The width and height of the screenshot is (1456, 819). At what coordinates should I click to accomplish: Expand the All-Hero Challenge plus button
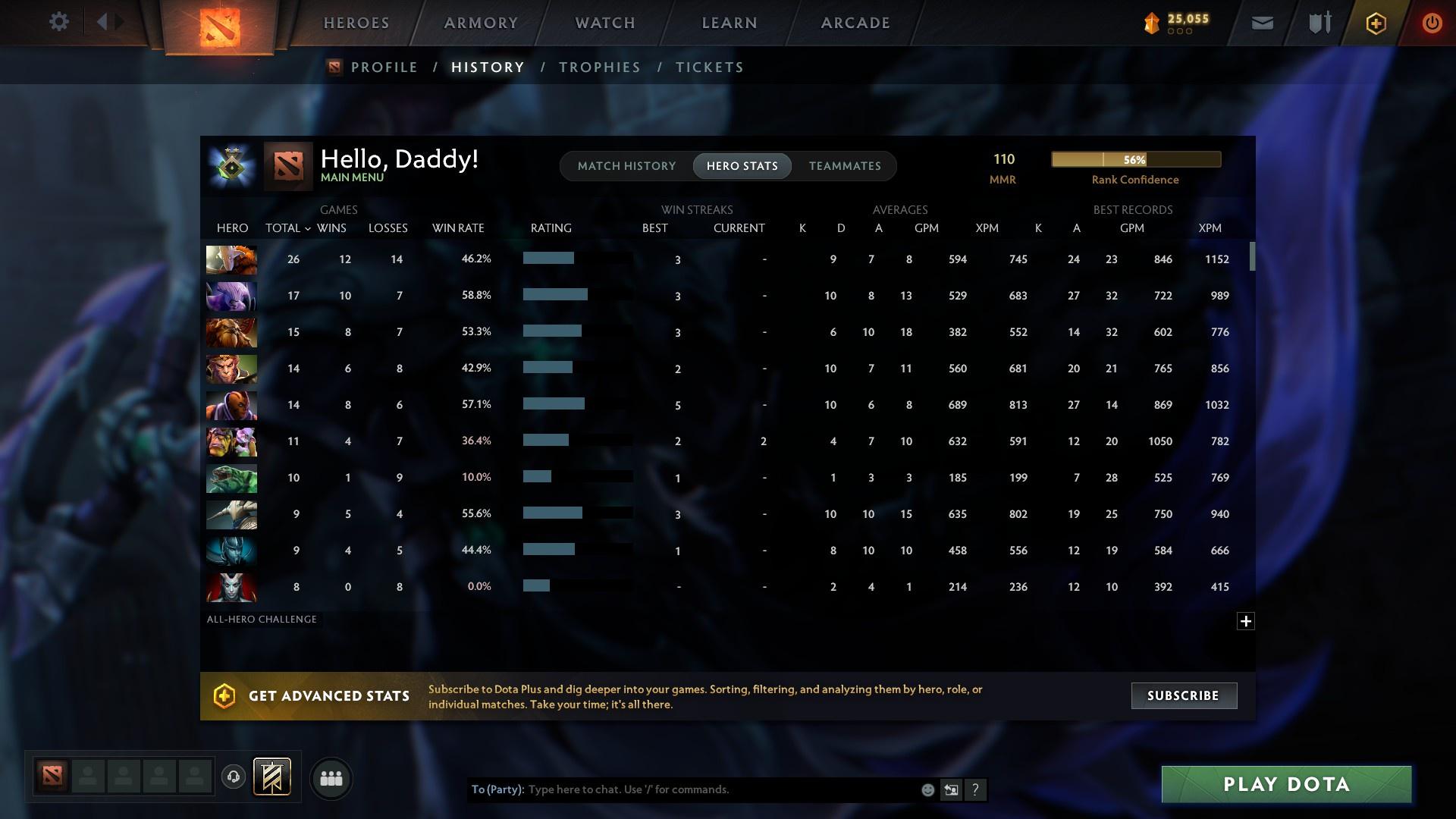point(1247,621)
